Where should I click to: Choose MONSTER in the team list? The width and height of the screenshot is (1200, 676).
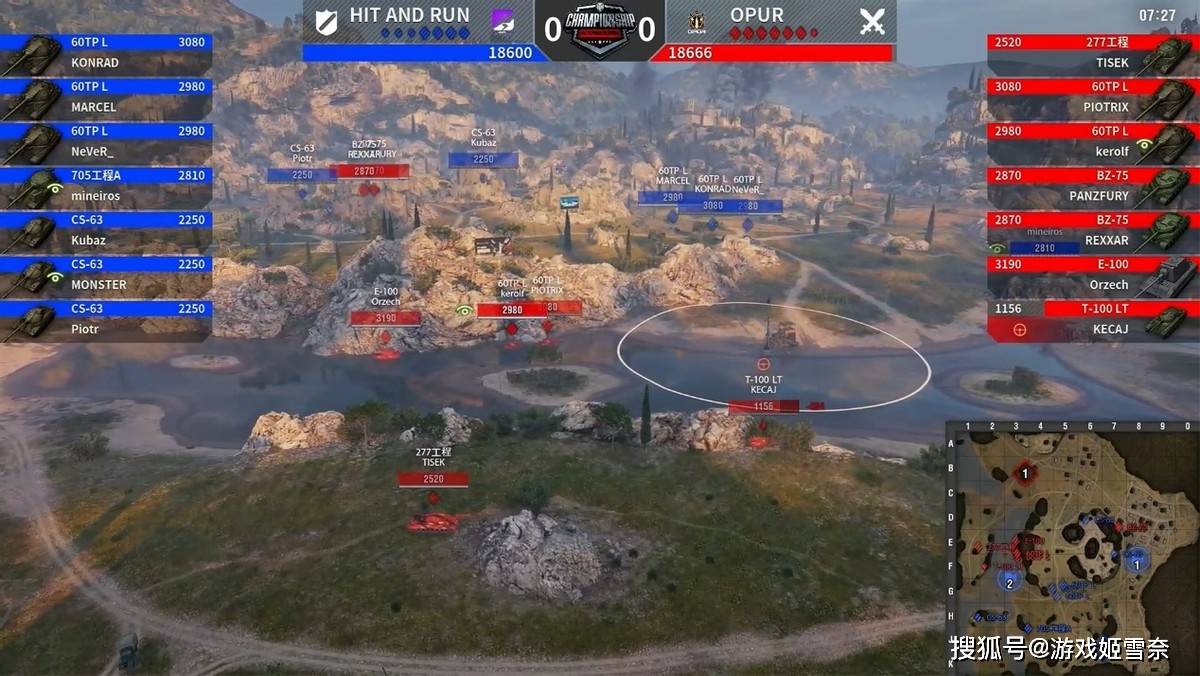pyautogui.click(x=106, y=274)
